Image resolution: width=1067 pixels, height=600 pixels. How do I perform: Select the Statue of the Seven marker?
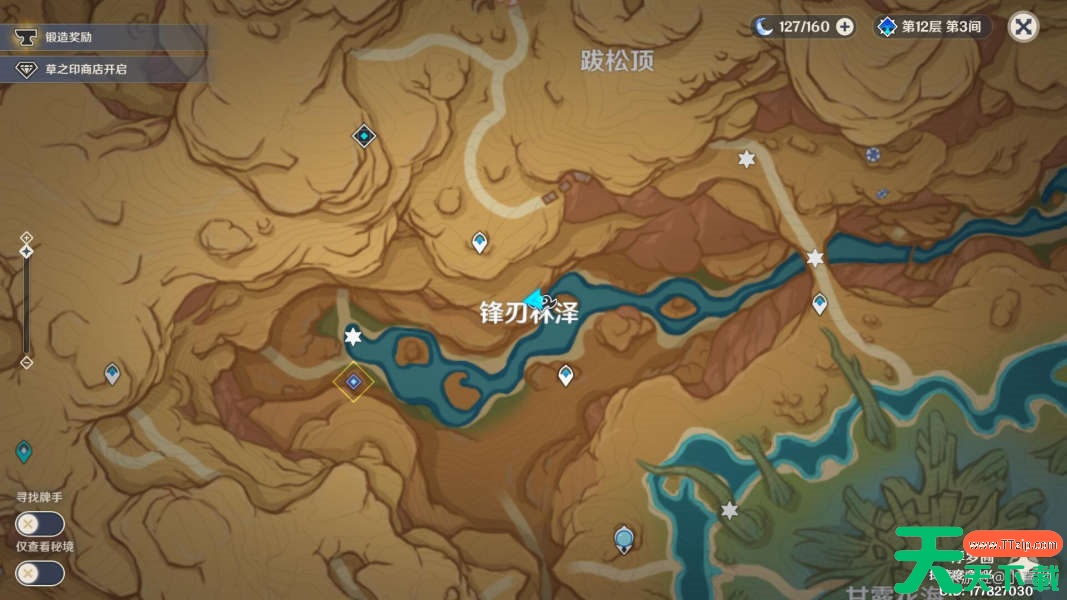click(625, 540)
